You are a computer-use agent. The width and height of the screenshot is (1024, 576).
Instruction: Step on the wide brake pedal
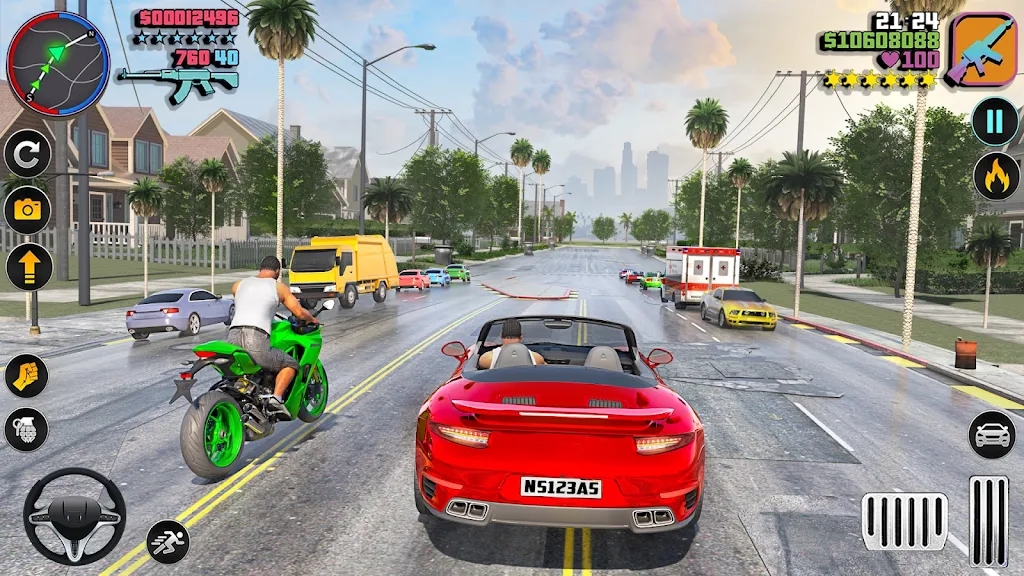point(904,521)
